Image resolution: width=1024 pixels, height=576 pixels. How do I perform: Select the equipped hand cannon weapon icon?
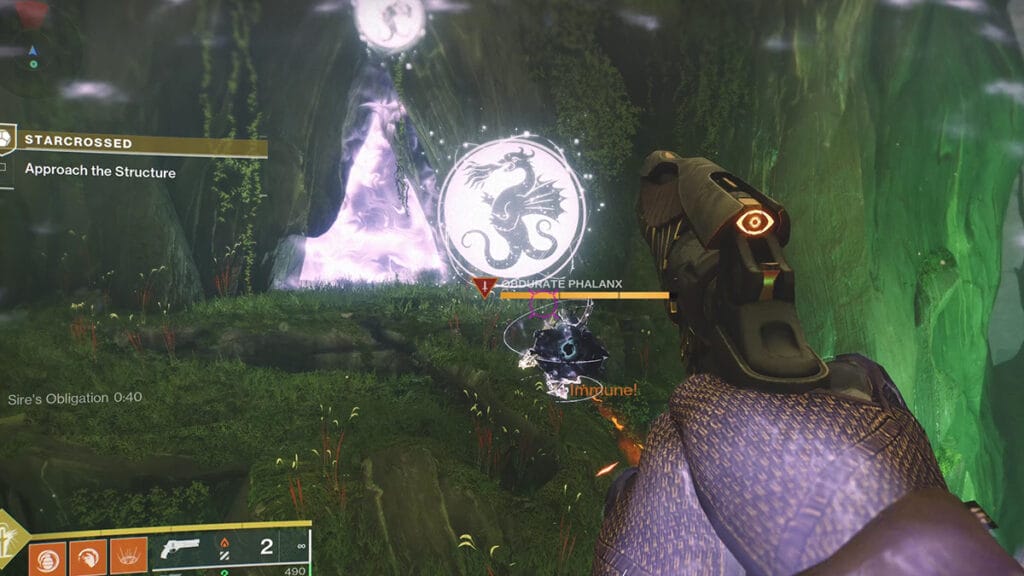click(x=179, y=549)
